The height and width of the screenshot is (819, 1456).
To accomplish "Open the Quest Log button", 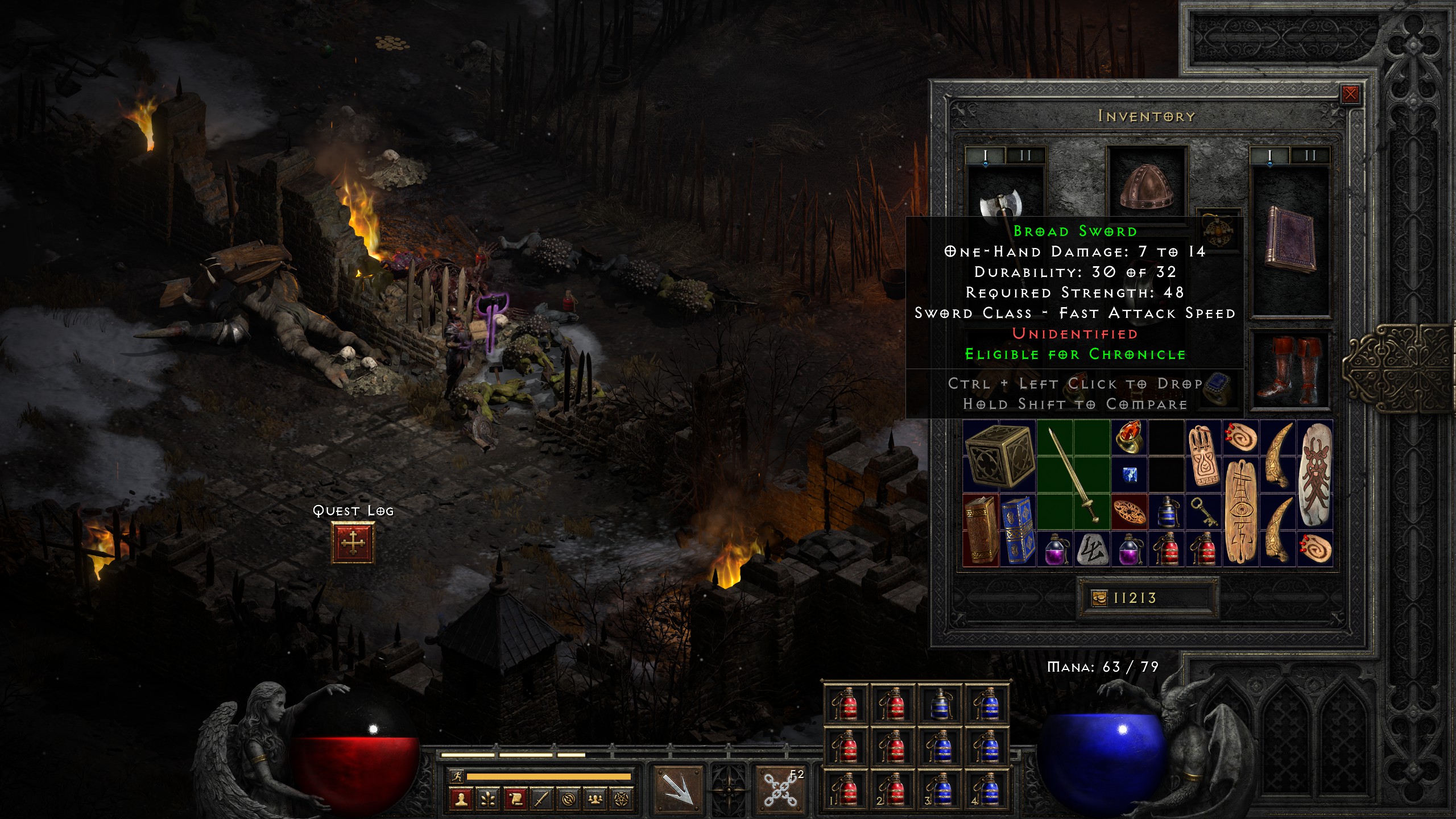I will (x=353, y=543).
